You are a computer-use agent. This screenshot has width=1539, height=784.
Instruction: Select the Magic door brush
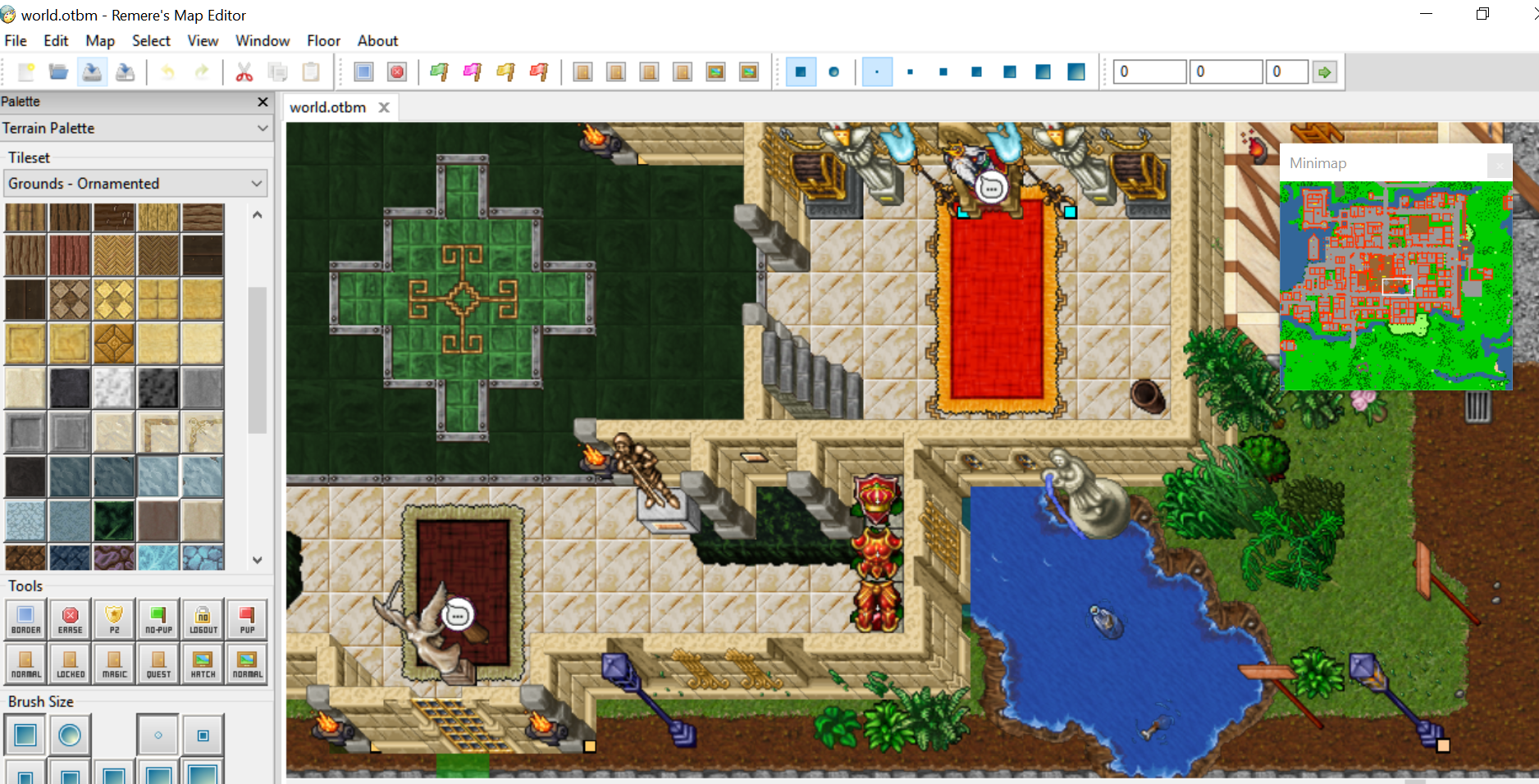tap(113, 663)
